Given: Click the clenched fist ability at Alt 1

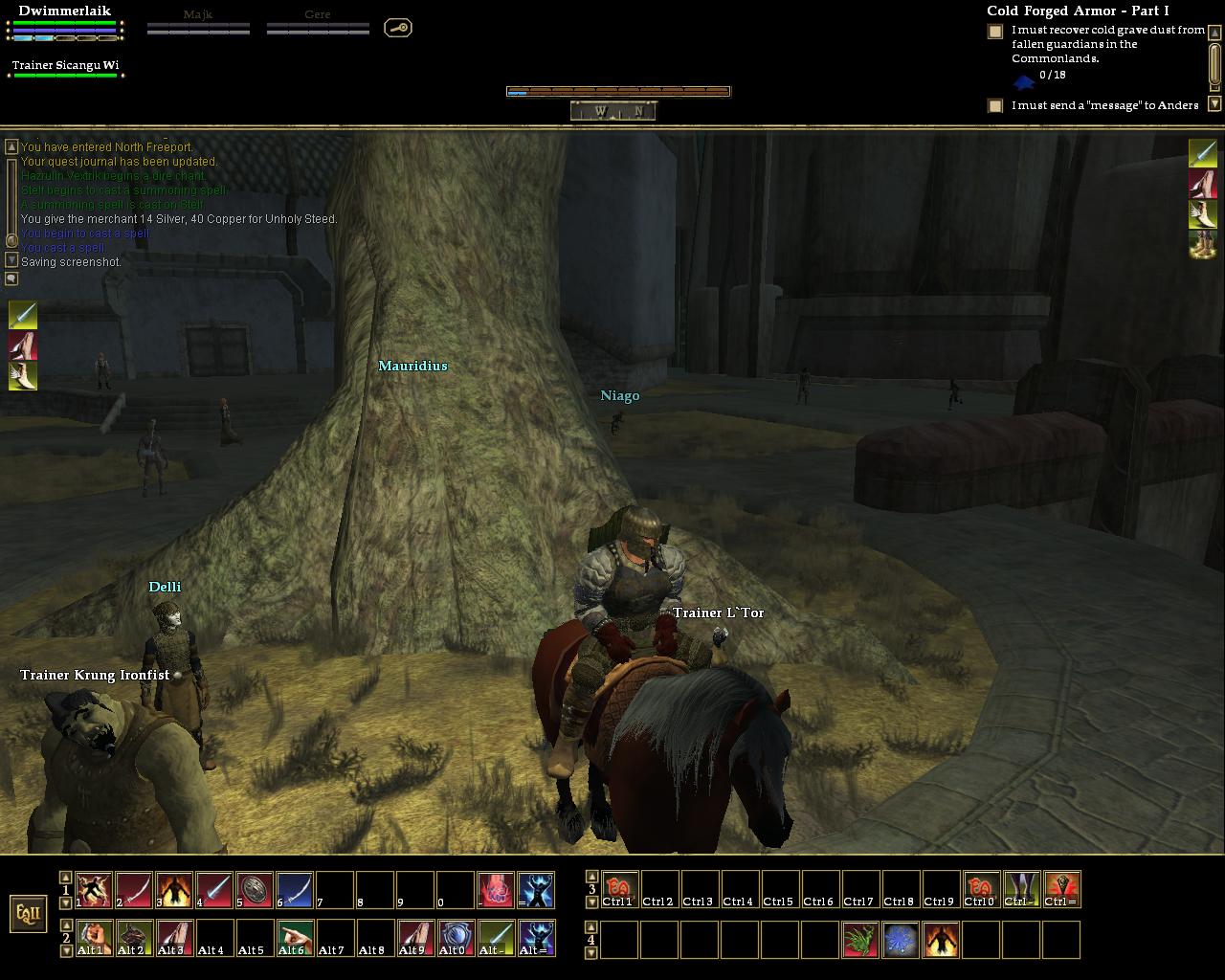Looking at the screenshot, I should [x=94, y=938].
